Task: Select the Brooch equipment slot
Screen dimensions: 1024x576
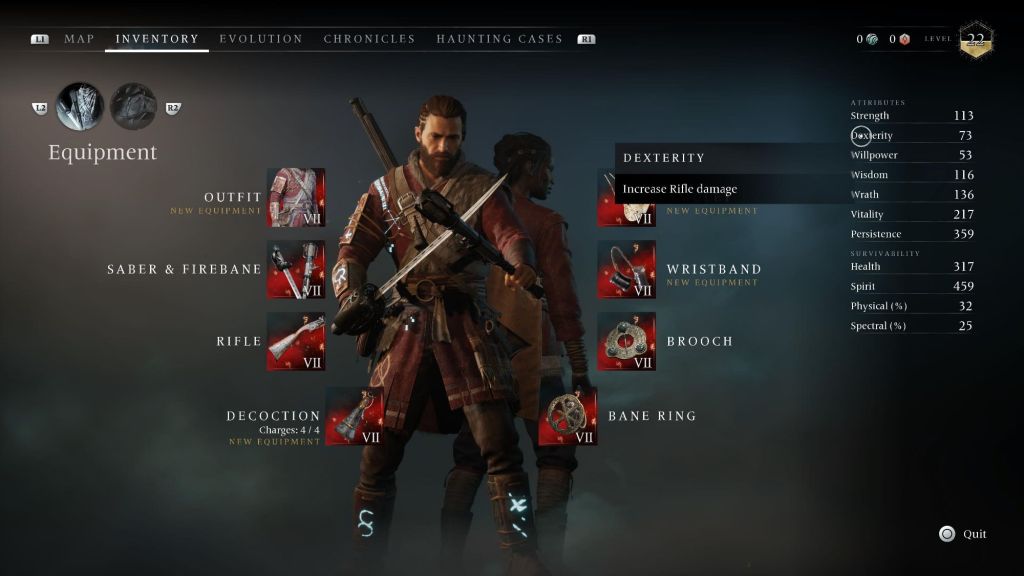Action: point(627,342)
